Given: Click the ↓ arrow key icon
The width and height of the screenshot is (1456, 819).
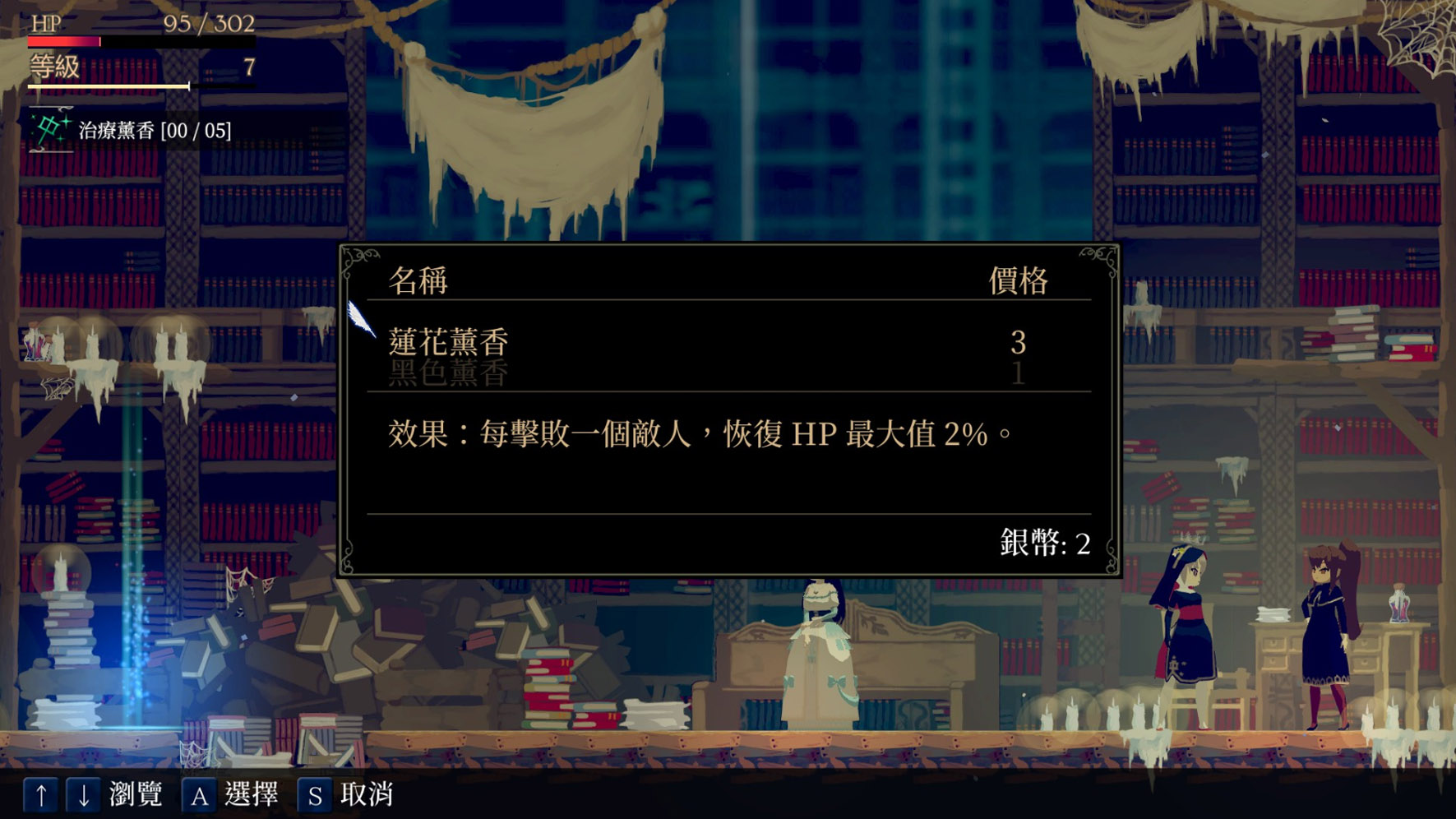Looking at the screenshot, I should click(83, 796).
